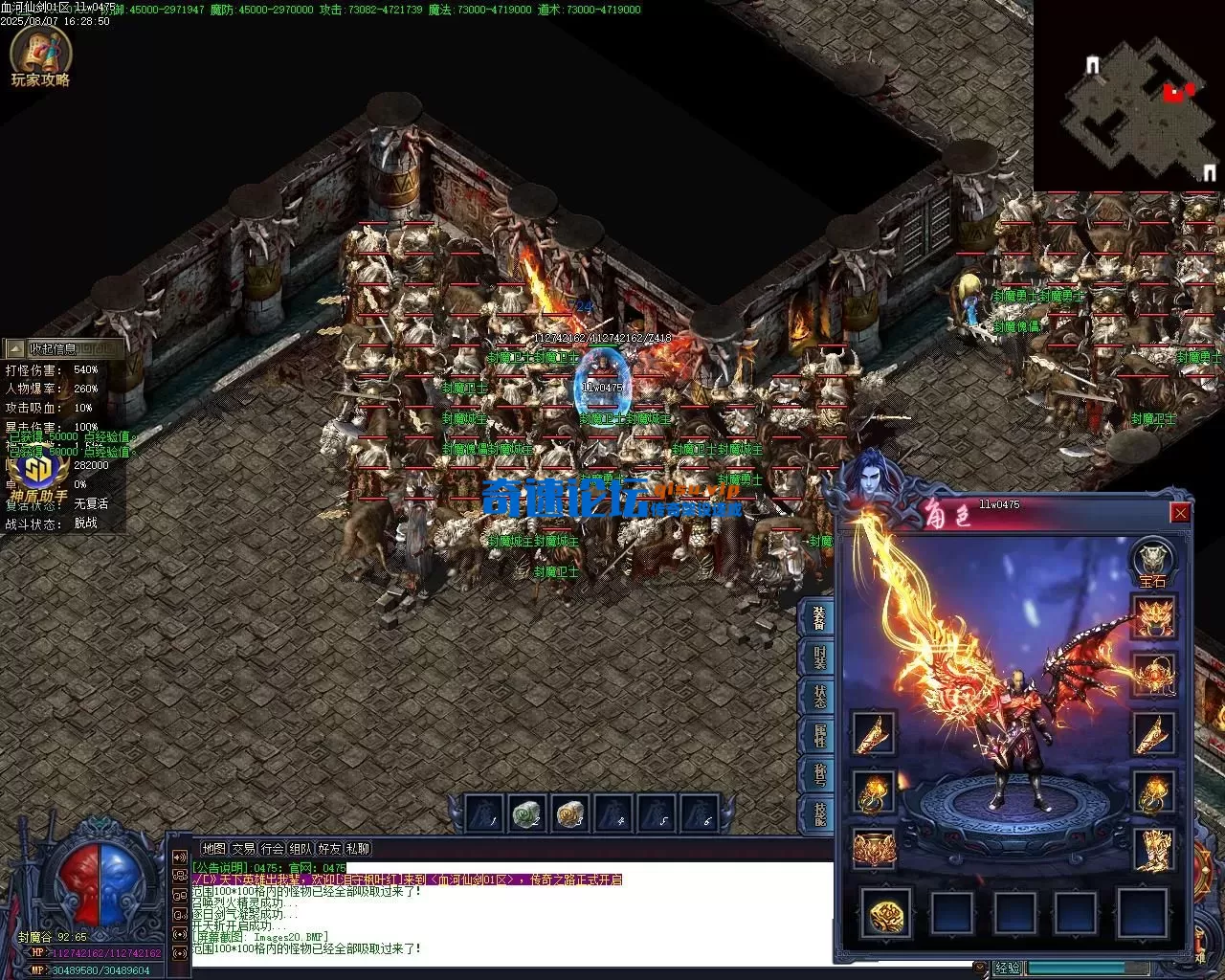Use the orange swirl stone in hotbar
The height and width of the screenshot is (980, 1225).
click(x=570, y=814)
